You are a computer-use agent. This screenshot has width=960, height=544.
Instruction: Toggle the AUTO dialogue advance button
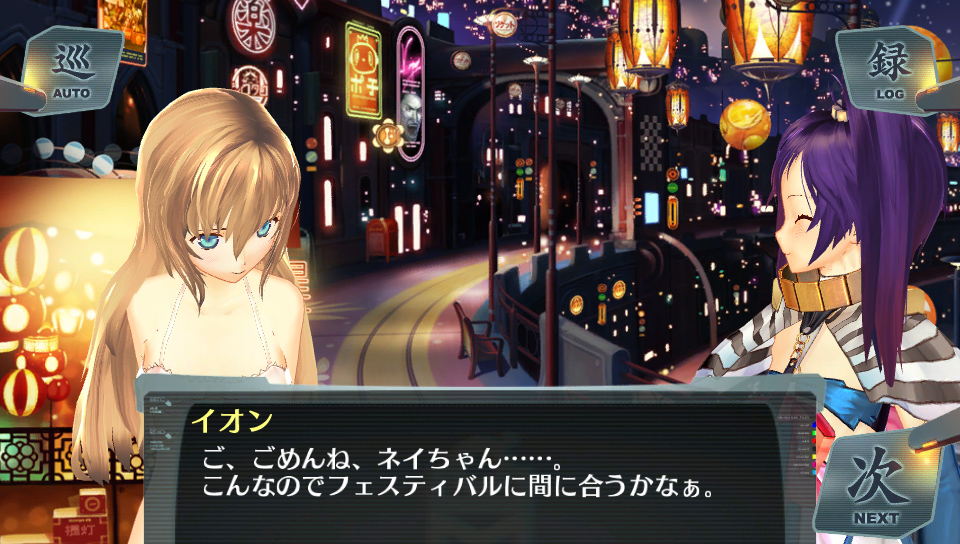pyautogui.click(x=72, y=70)
